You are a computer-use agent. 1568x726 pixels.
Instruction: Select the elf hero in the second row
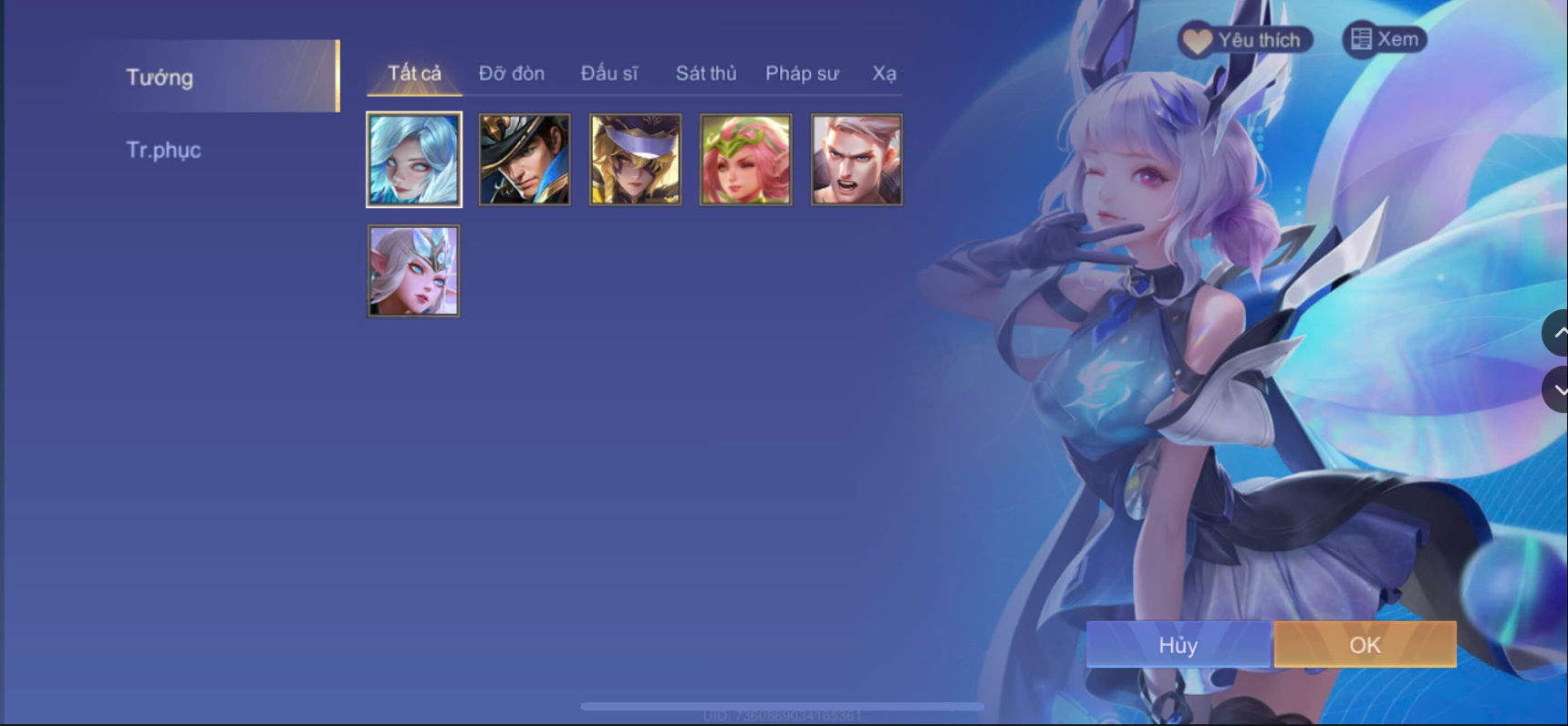413,269
